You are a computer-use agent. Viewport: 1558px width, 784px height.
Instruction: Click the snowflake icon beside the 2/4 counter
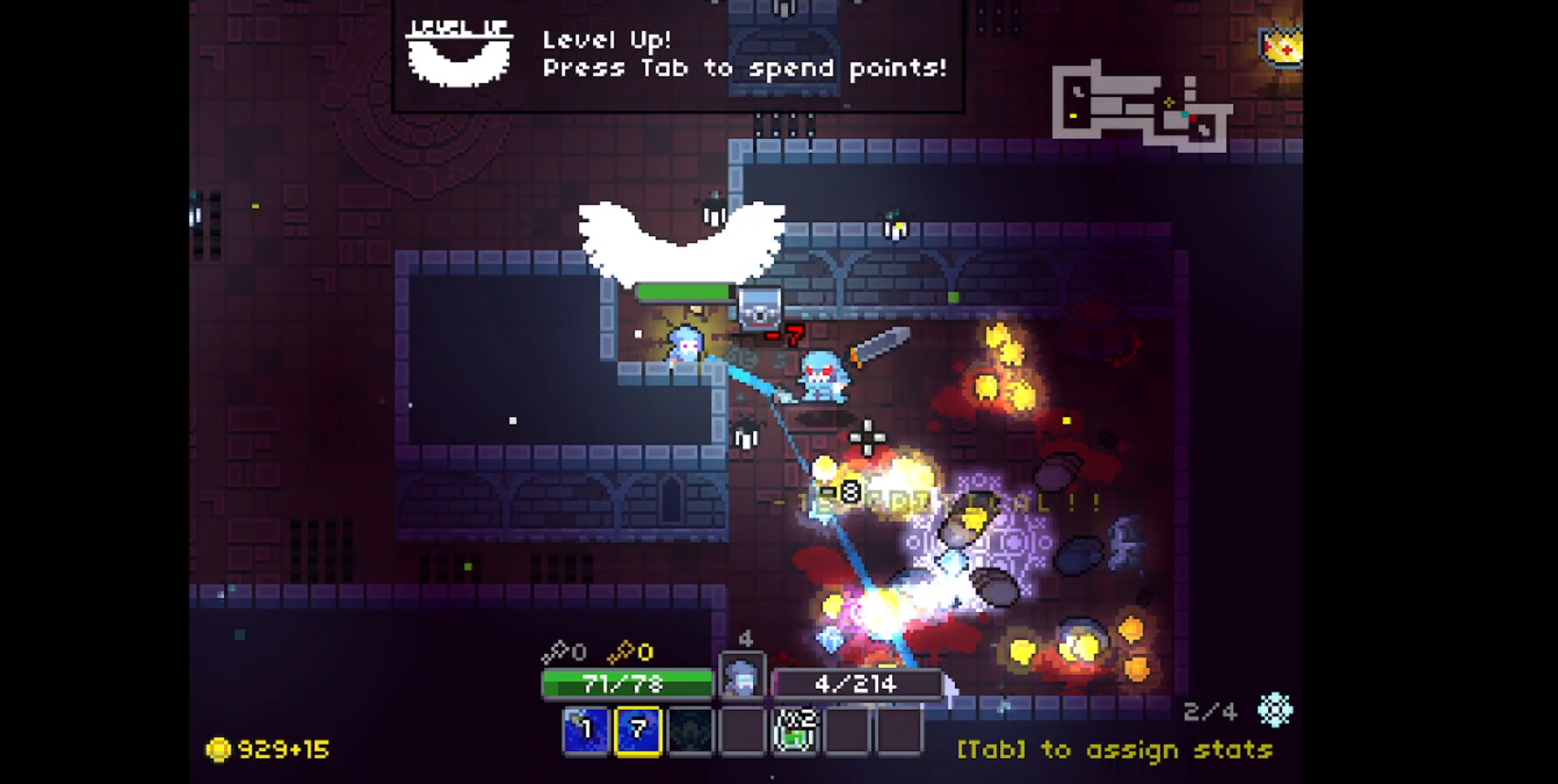[x=1274, y=711]
